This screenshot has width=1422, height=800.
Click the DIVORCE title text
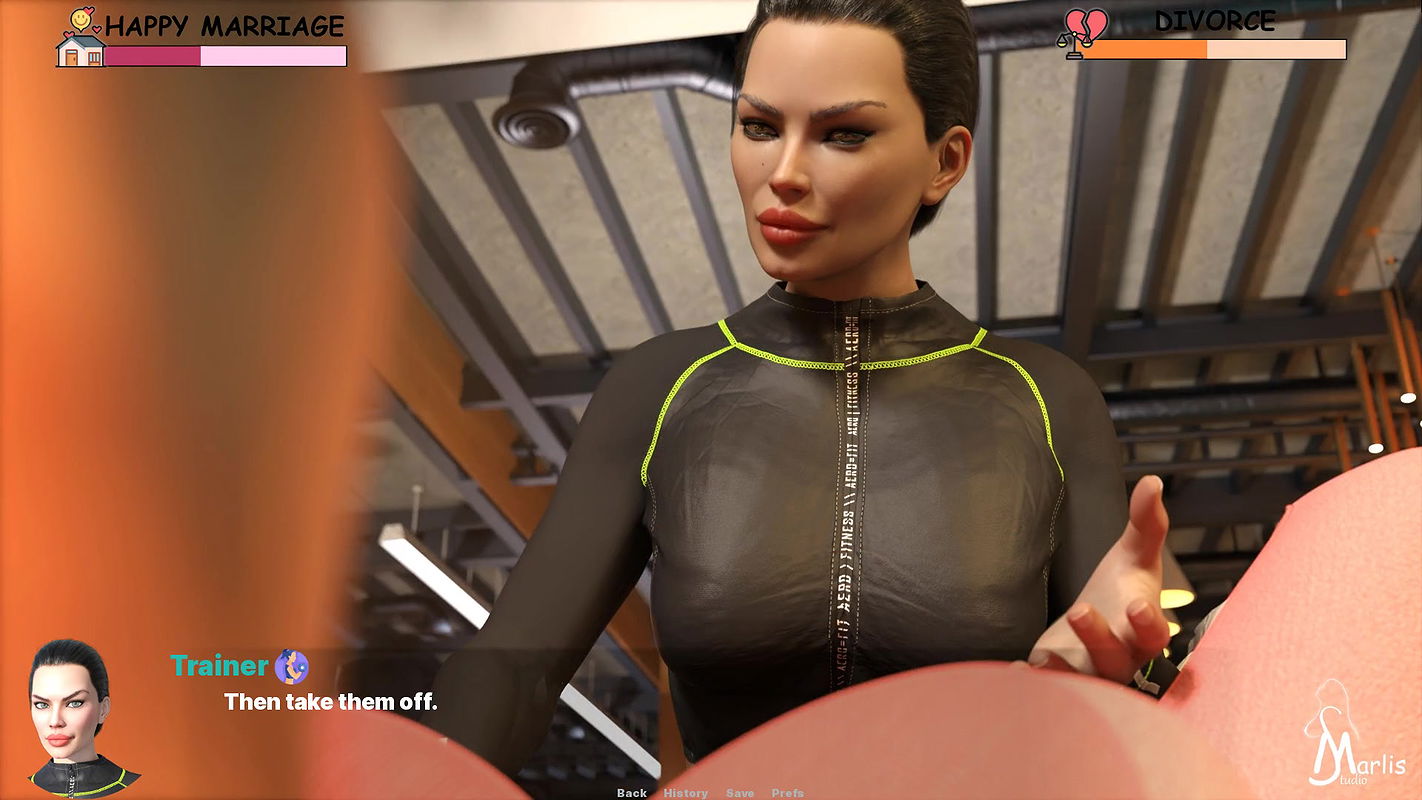(x=1216, y=20)
